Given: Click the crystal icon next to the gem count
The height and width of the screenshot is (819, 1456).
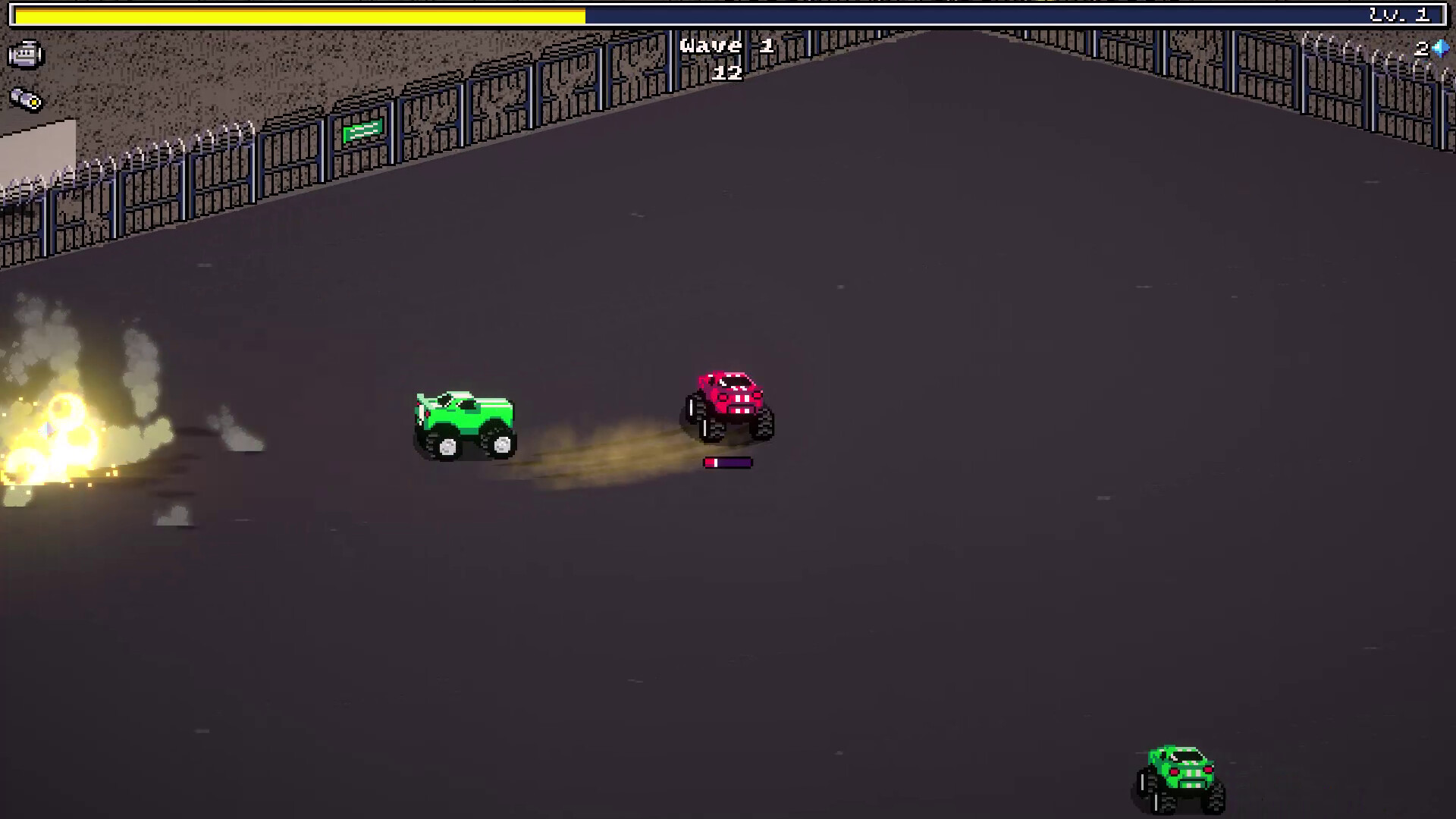Looking at the screenshot, I should 1440,48.
